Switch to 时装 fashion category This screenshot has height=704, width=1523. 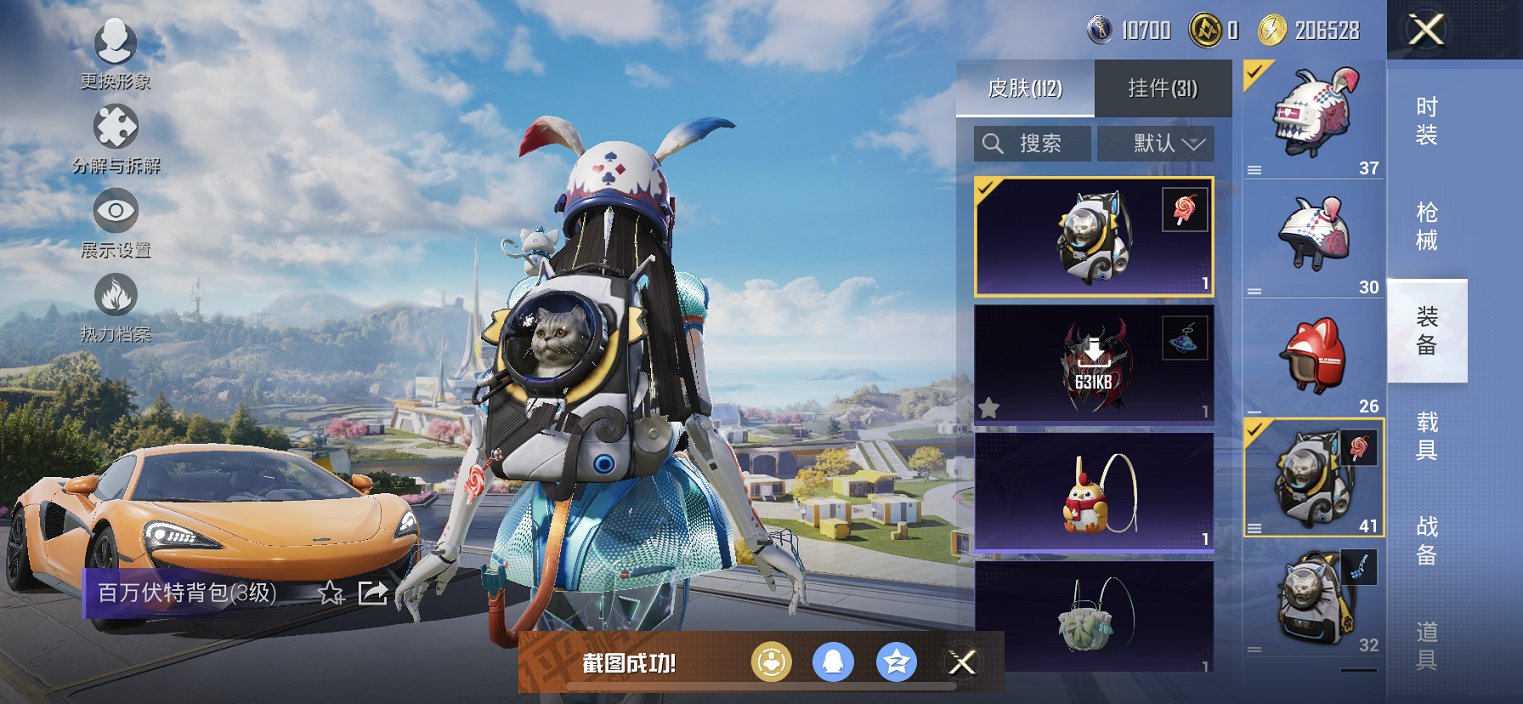(x=1427, y=121)
